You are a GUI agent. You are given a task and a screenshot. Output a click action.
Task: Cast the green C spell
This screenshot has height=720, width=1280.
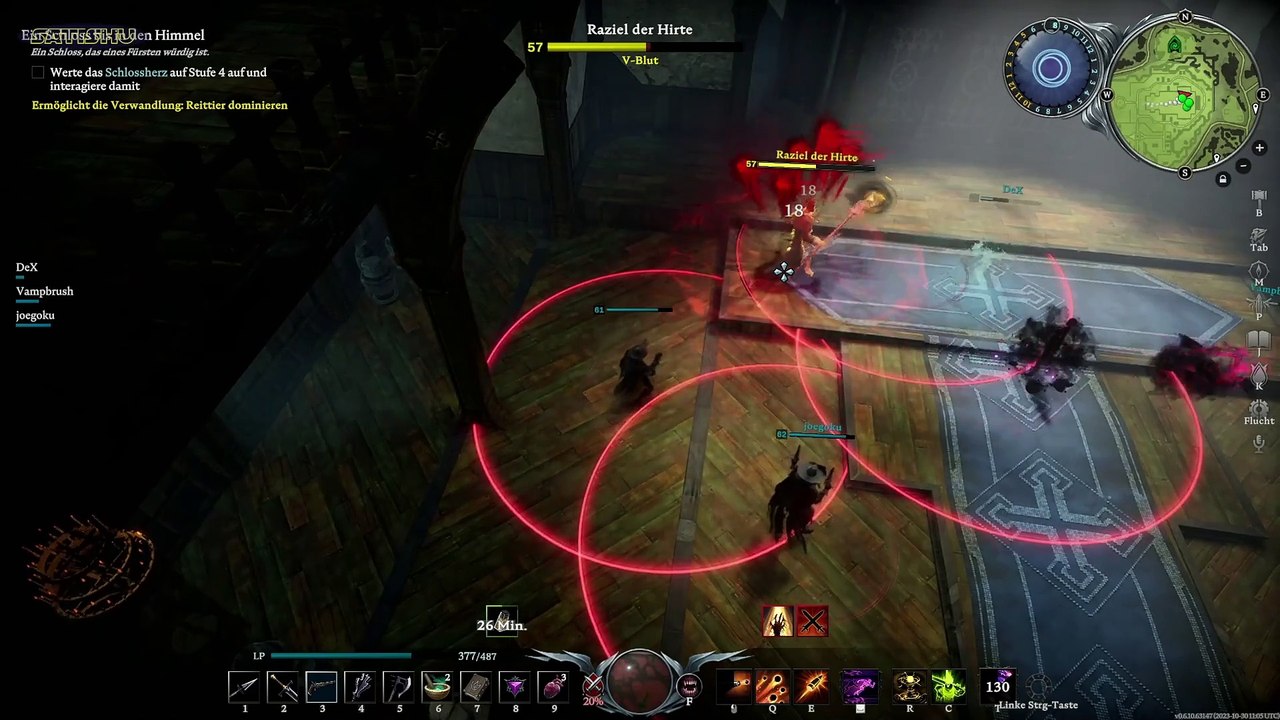pos(948,687)
